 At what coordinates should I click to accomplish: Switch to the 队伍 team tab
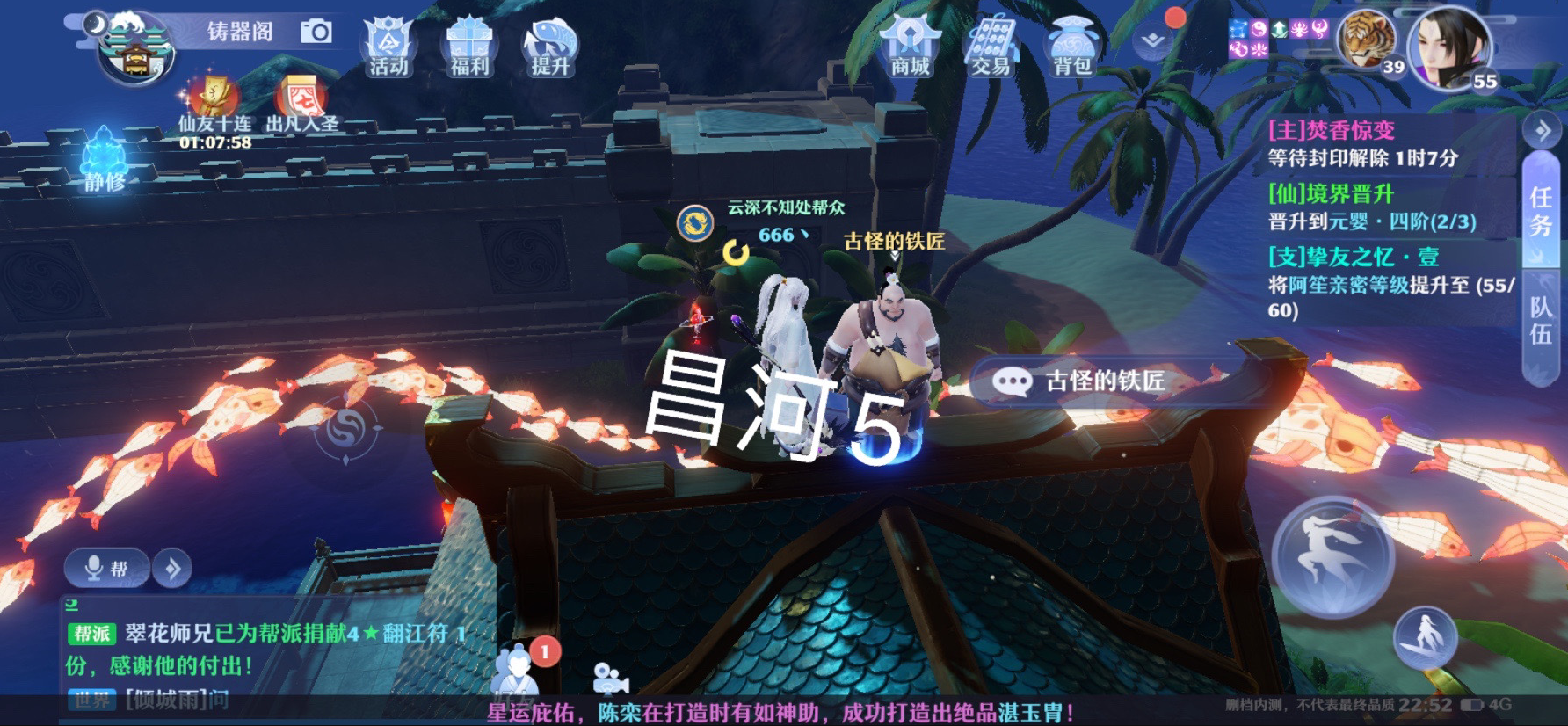coord(1541,322)
